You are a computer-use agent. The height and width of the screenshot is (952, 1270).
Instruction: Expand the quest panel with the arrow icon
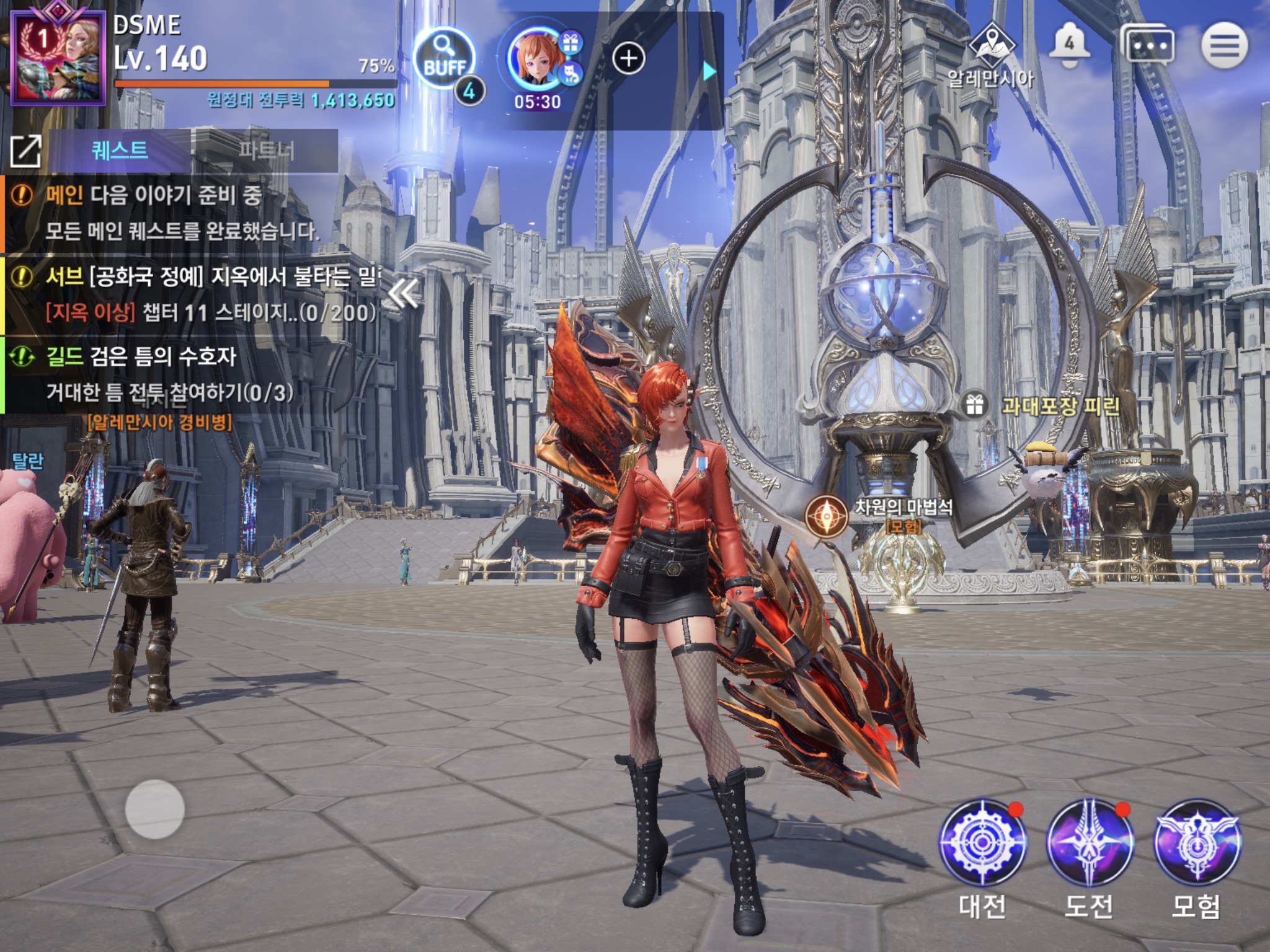pyautogui.click(x=25, y=151)
